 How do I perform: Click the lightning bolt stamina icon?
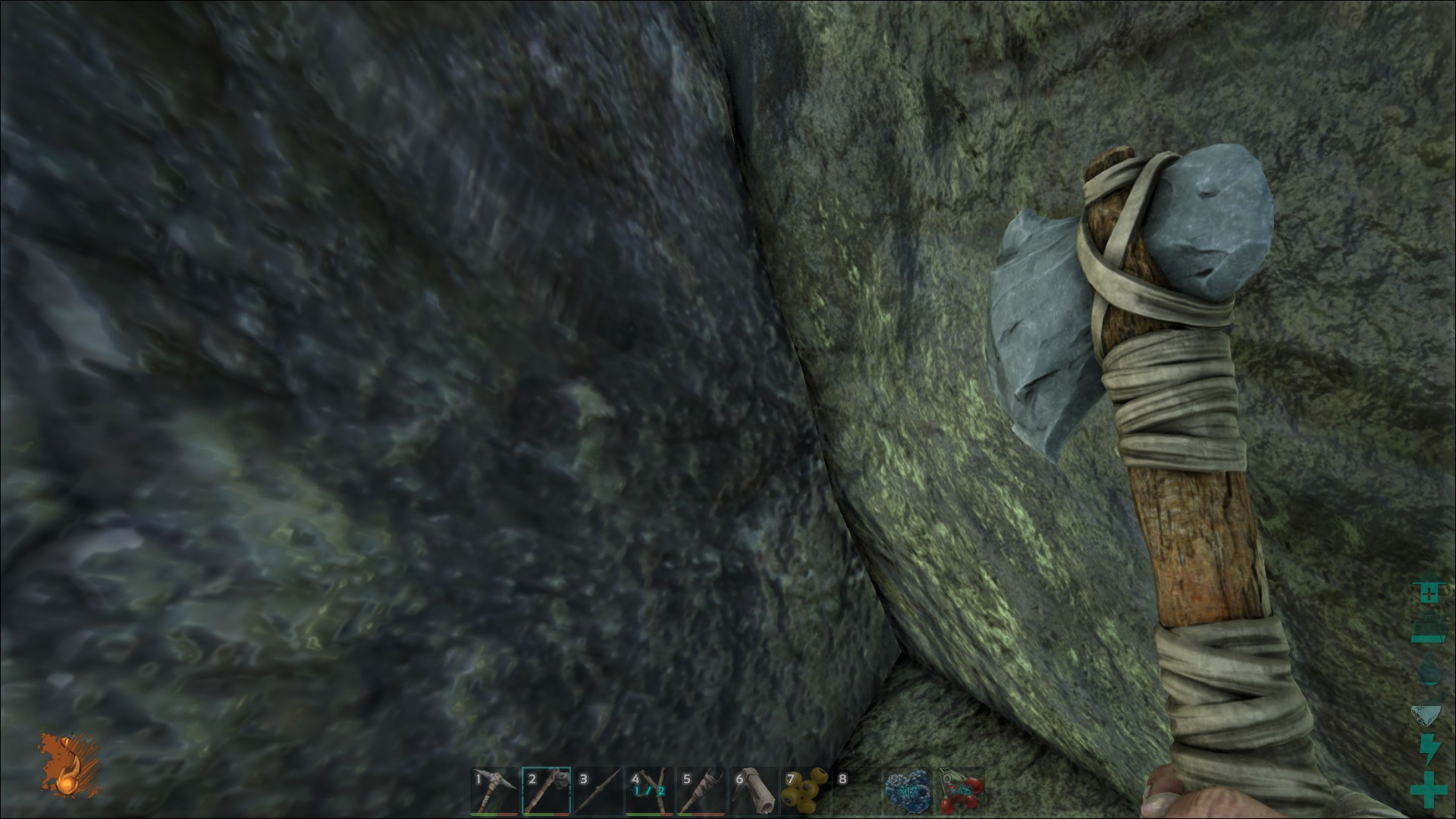[x=1428, y=750]
